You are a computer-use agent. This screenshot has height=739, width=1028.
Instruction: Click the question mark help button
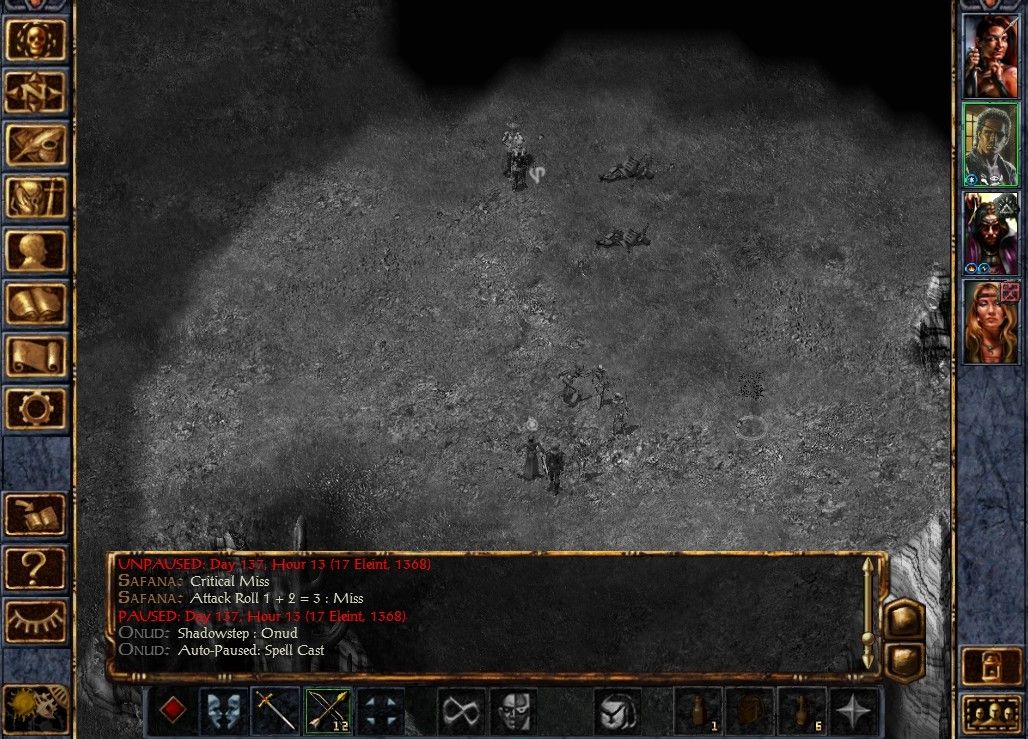tap(36, 568)
